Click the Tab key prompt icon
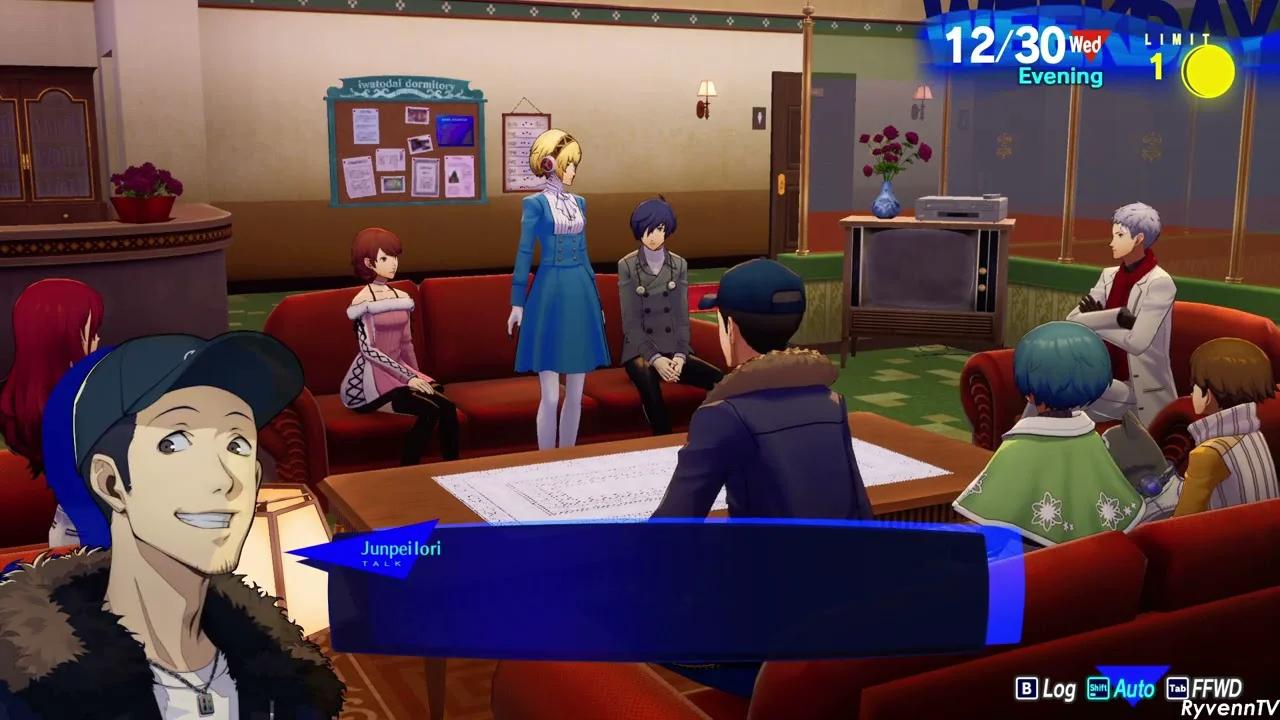Screen dimensions: 1280x720 tap(1176, 689)
